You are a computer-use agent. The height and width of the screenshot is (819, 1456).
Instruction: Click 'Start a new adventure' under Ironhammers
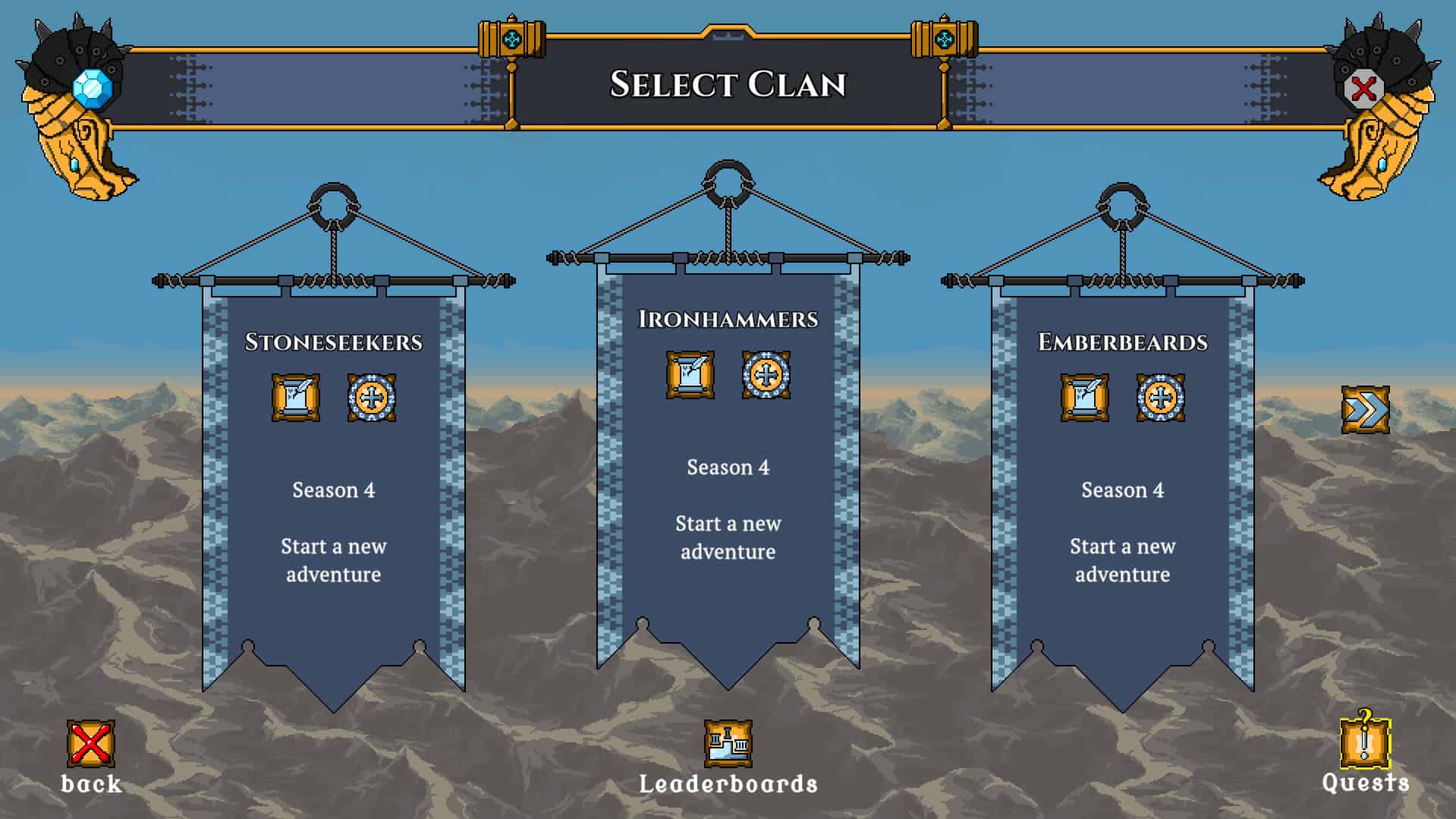tap(727, 537)
